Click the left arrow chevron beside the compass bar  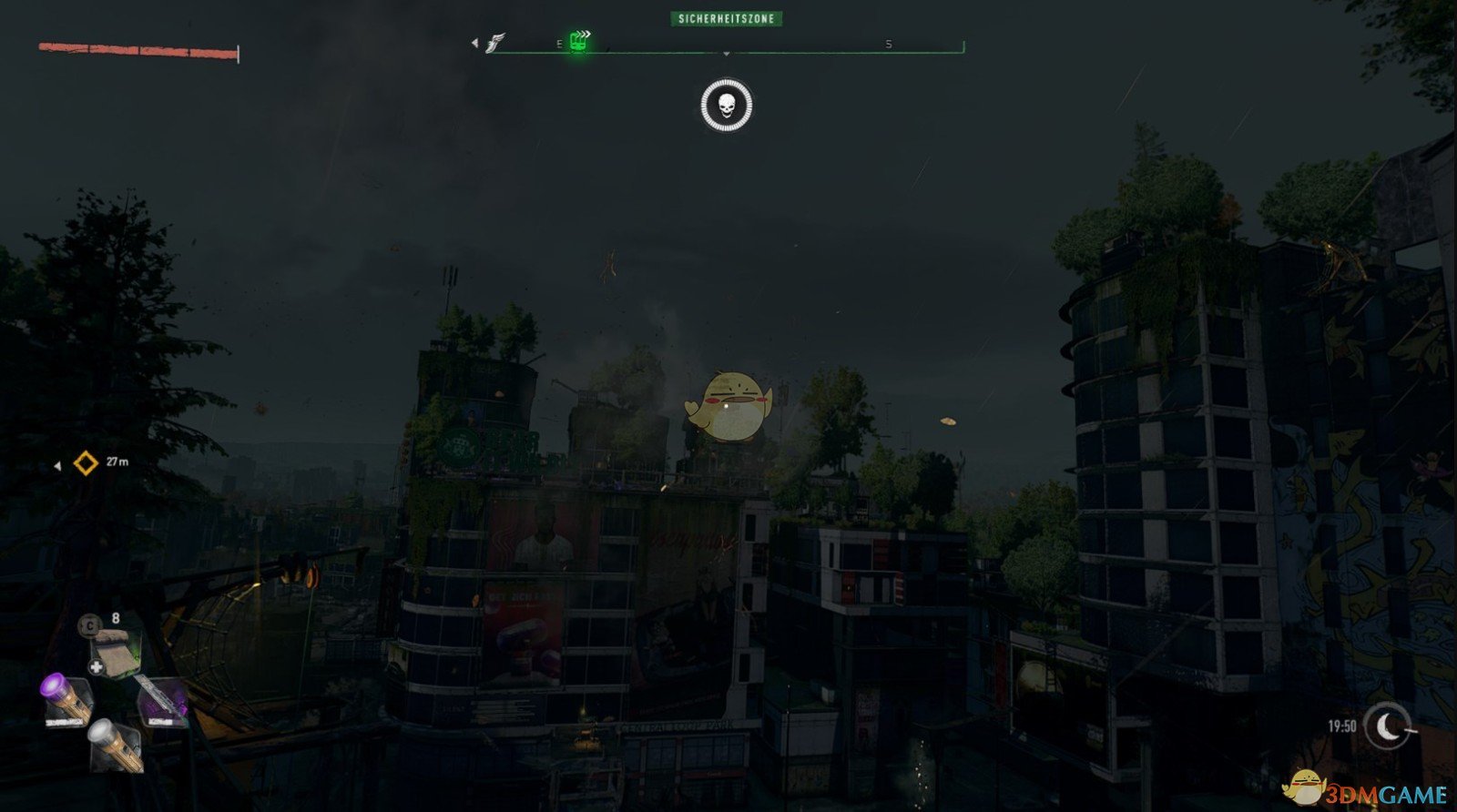[x=474, y=41]
